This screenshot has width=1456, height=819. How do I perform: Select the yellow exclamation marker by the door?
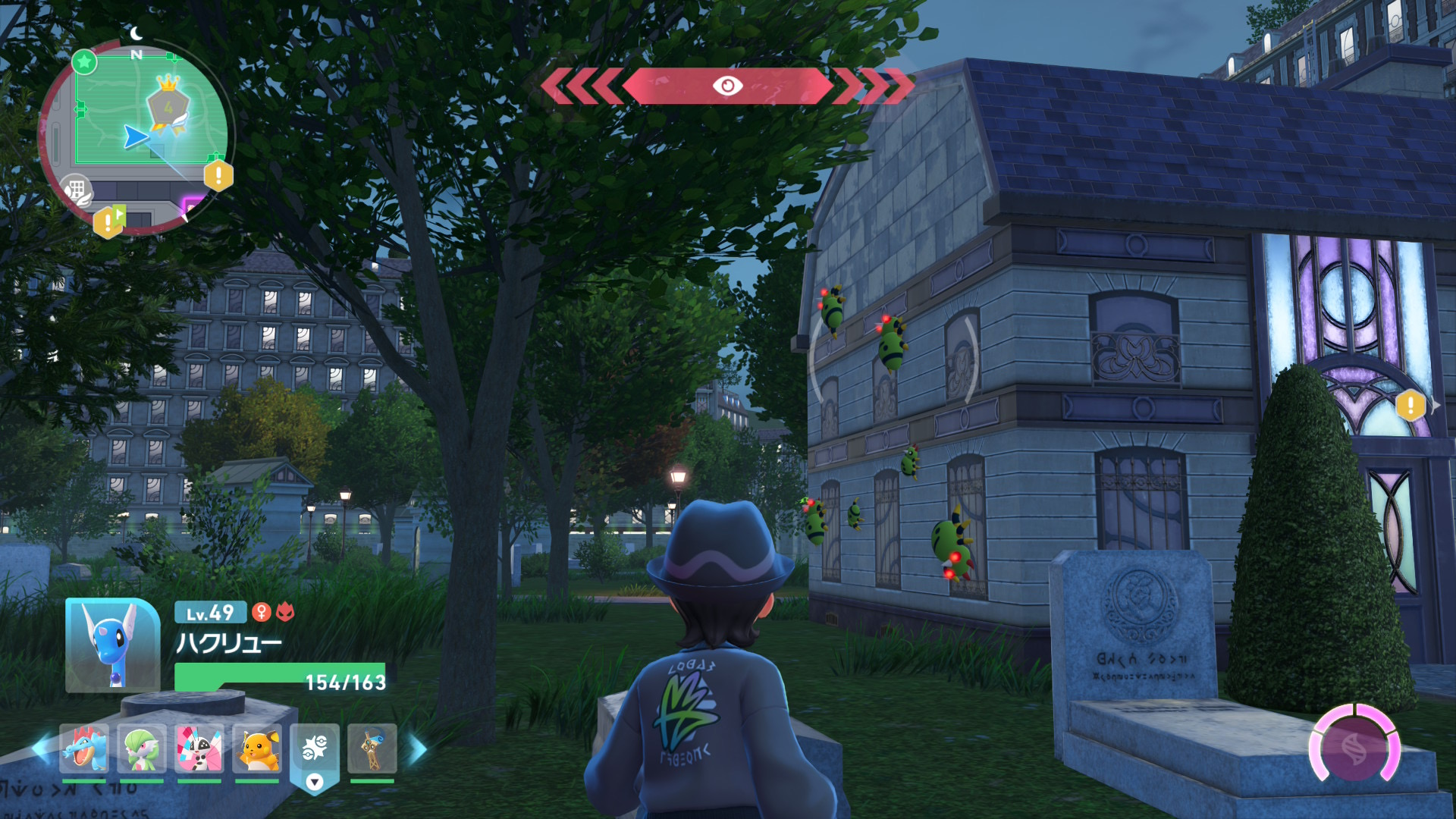click(1410, 404)
